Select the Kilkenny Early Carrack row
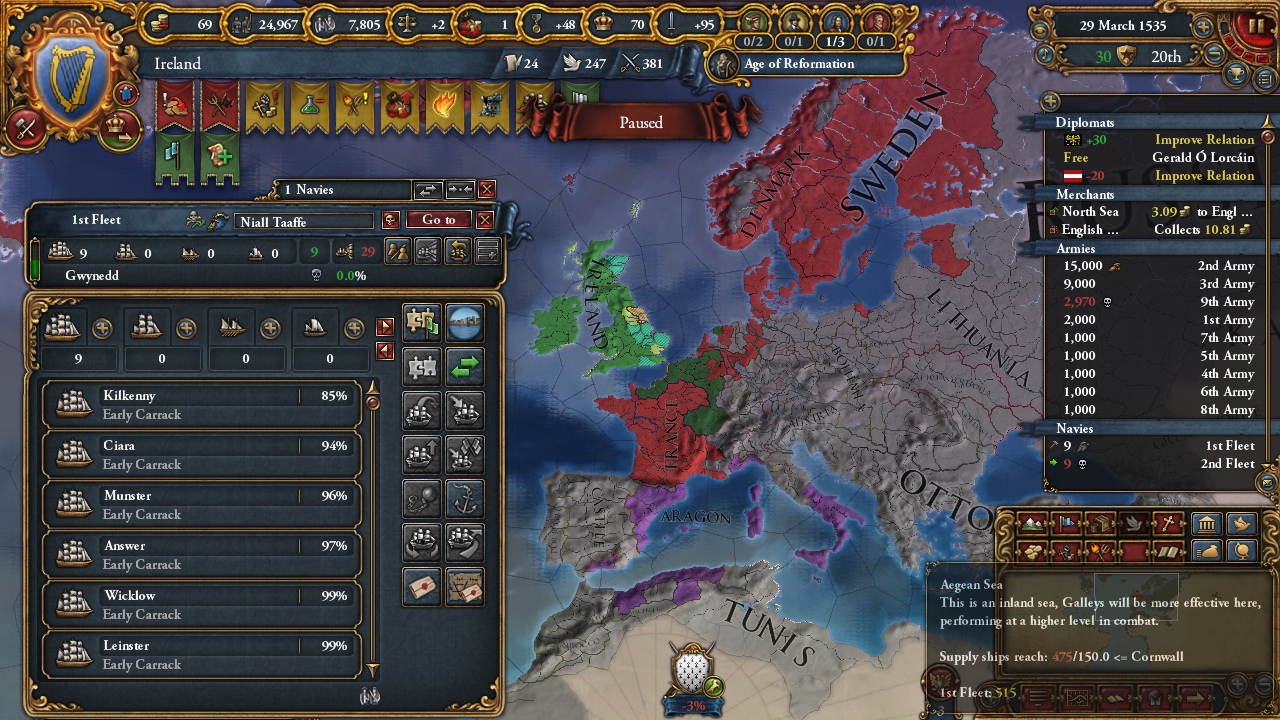1280x720 pixels. click(x=200, y=404)
